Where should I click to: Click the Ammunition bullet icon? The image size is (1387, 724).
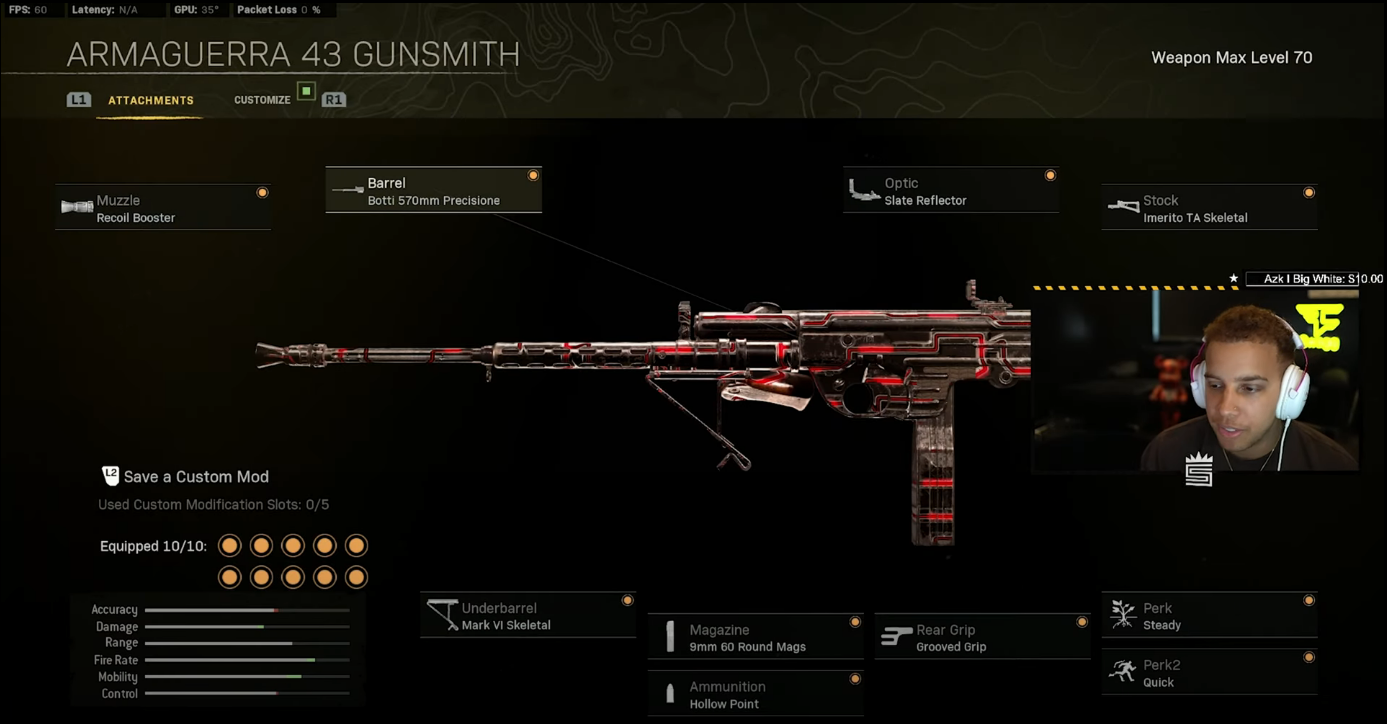tap(669, 692)
